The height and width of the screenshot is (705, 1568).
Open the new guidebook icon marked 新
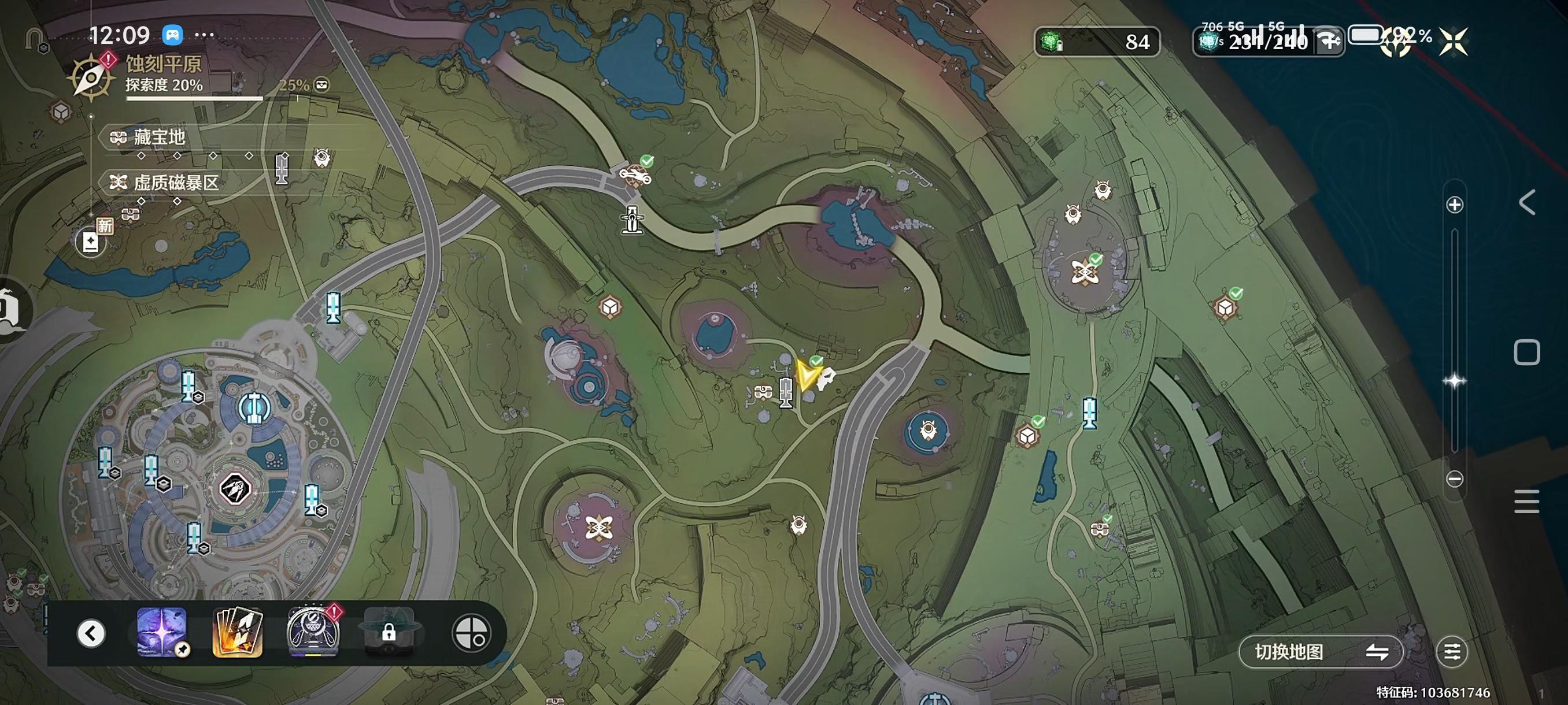pyautogui.click(x=91, y=242)
